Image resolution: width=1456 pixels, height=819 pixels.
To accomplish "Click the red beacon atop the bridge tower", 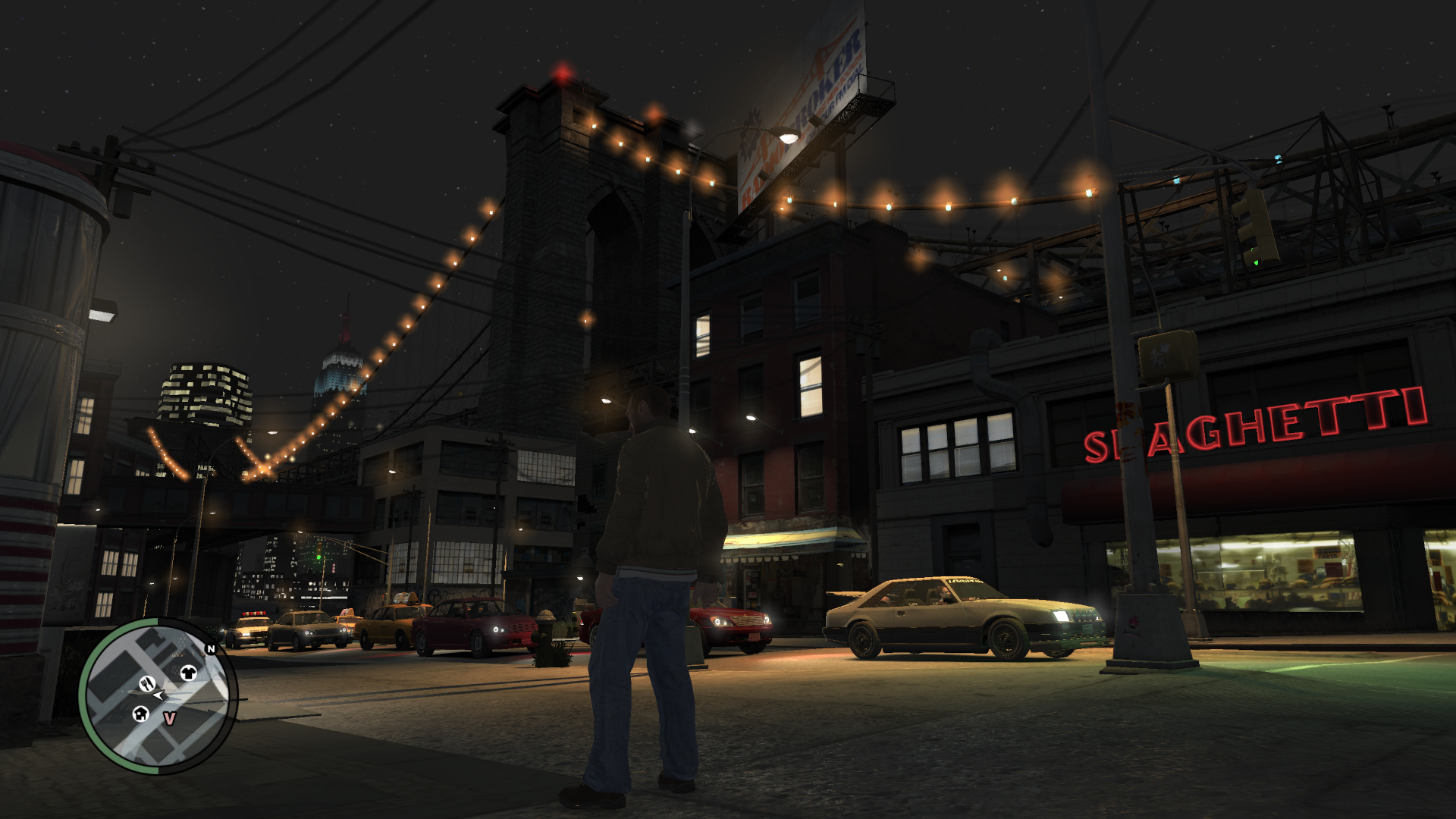I will [x=562, y=74].
